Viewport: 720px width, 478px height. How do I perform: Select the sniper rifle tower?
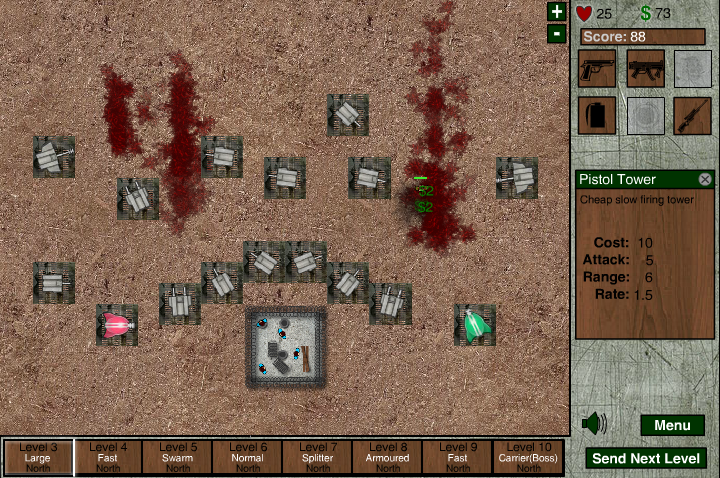tap(692, 115)
